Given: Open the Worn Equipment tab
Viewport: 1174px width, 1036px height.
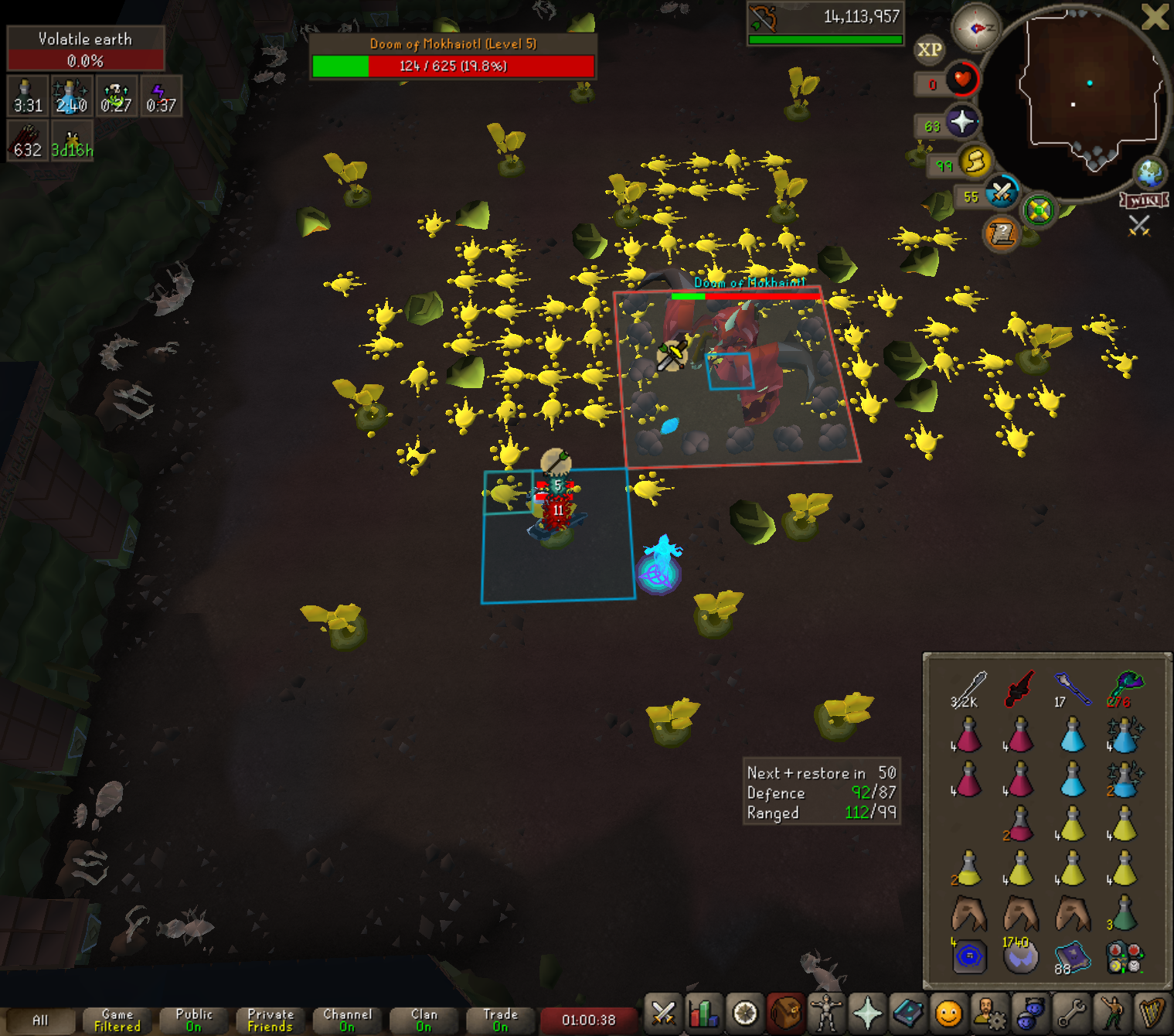Looking at the screenshot, I should pos(826,1013).
